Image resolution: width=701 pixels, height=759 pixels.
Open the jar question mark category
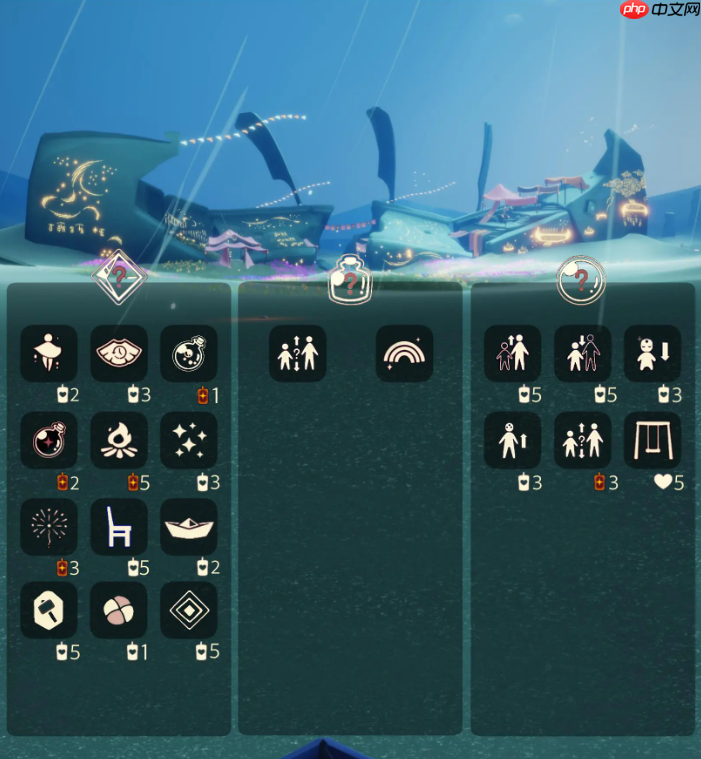click(350, 279)
